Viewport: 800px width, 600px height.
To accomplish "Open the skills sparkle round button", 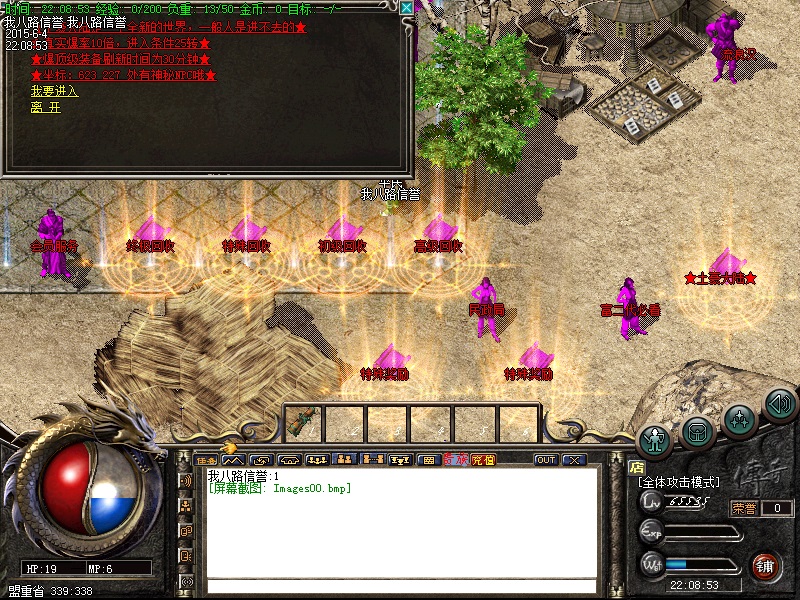I will (x=739, y=418).
